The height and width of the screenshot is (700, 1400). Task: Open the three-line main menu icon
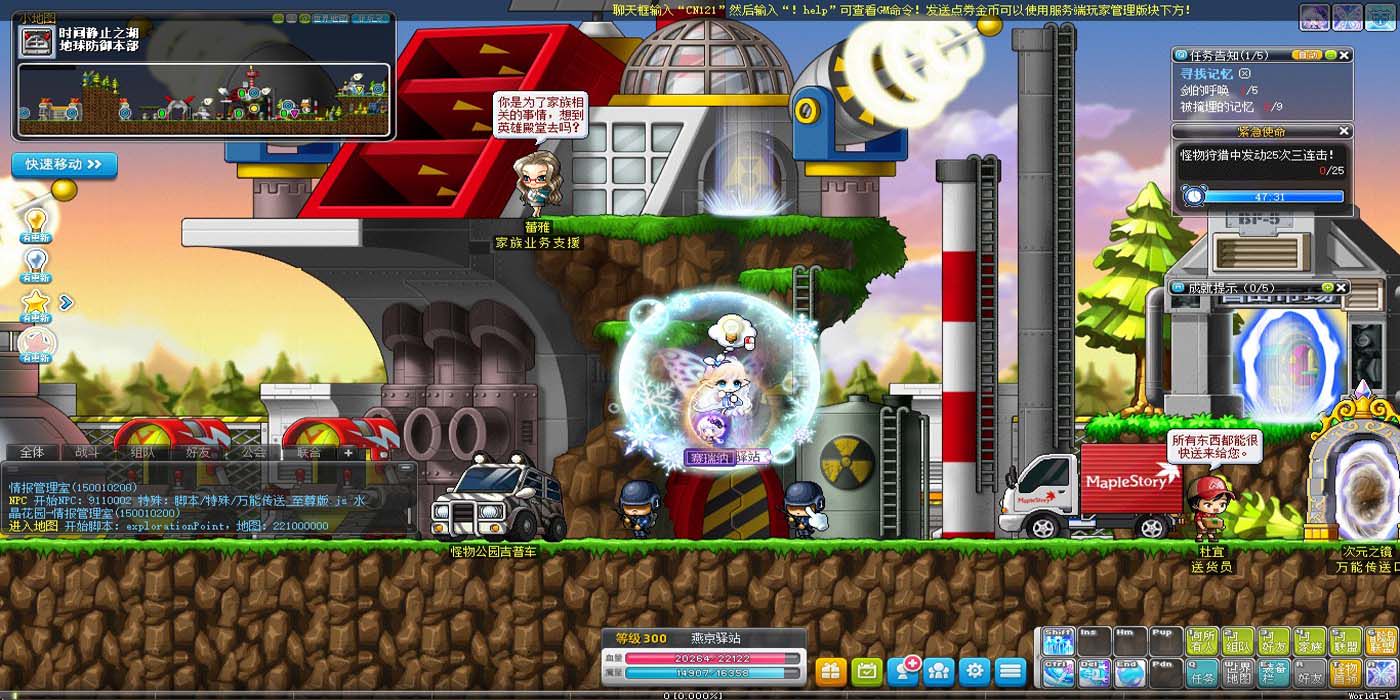[x=1011, y=670]
